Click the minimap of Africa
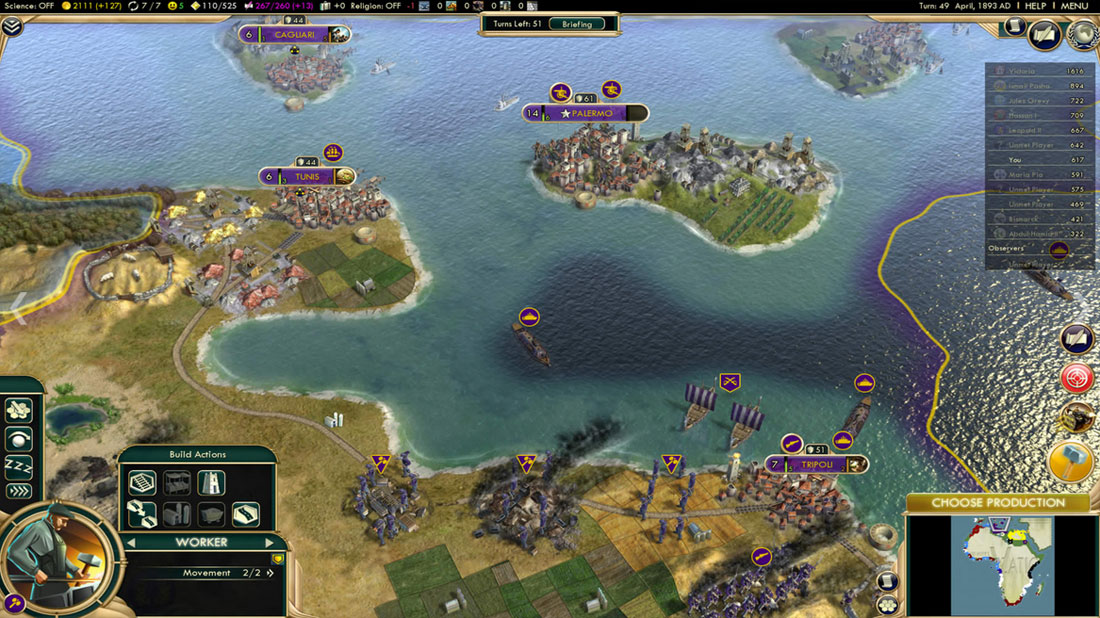 point(1001,565)
